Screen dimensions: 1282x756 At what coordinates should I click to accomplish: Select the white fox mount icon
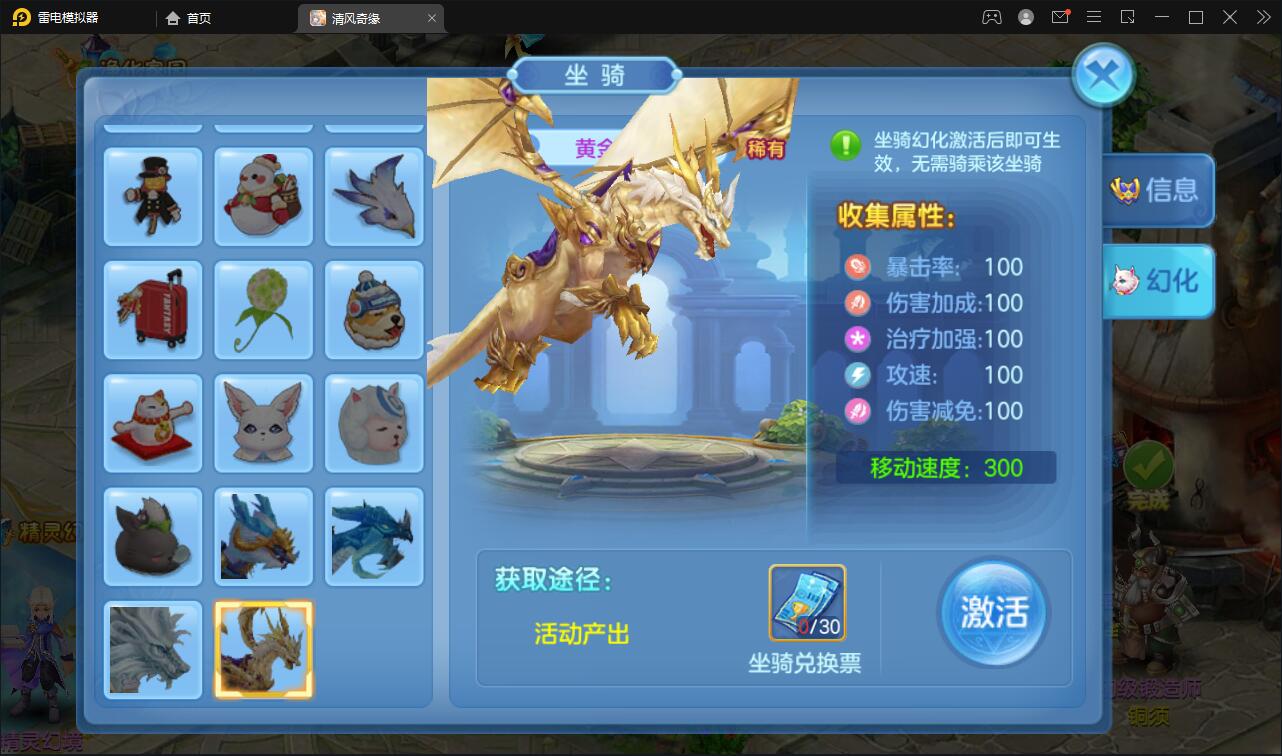point(263,423)
